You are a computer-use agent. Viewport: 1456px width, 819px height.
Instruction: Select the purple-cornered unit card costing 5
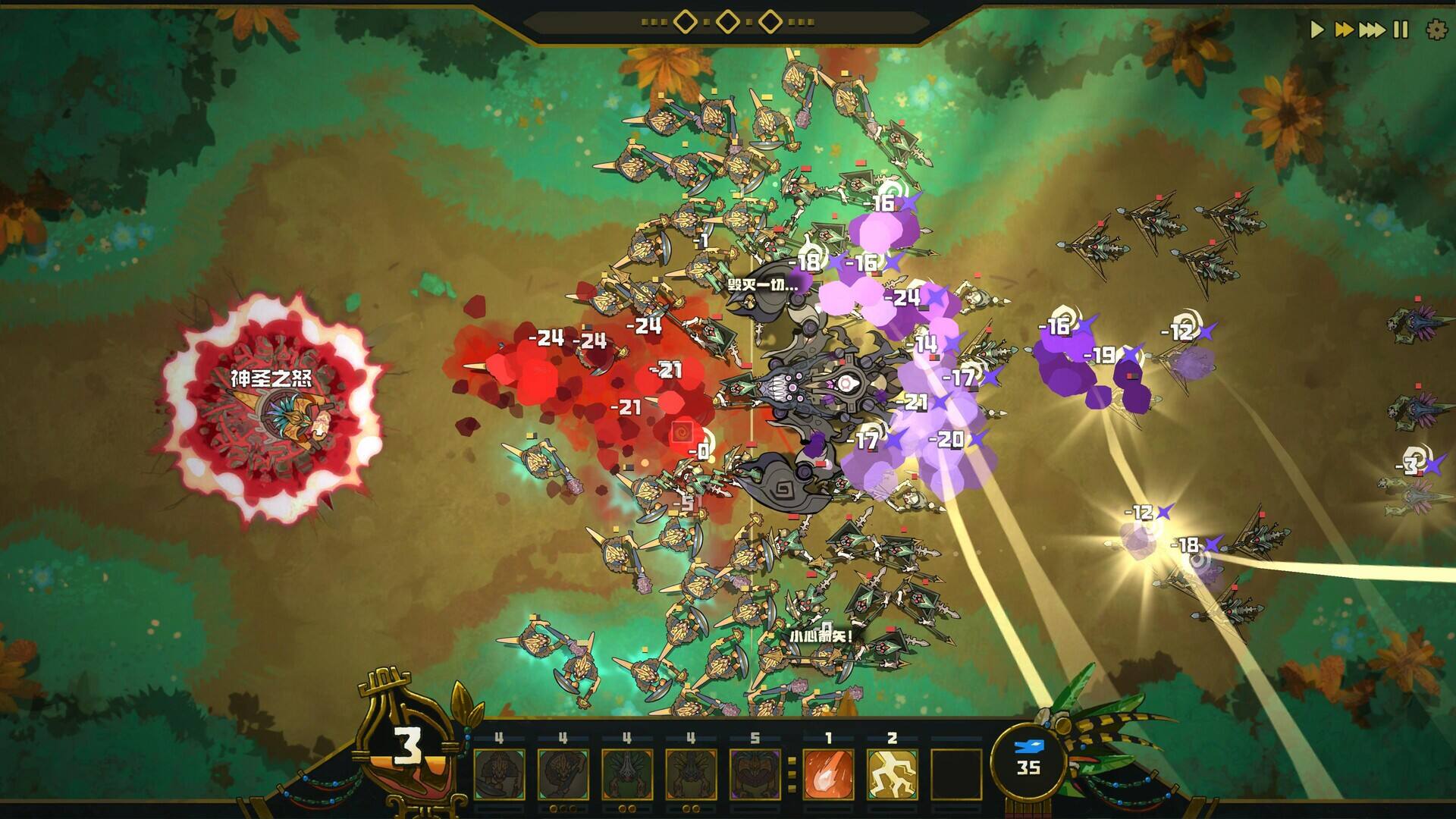tap(754, 773)
